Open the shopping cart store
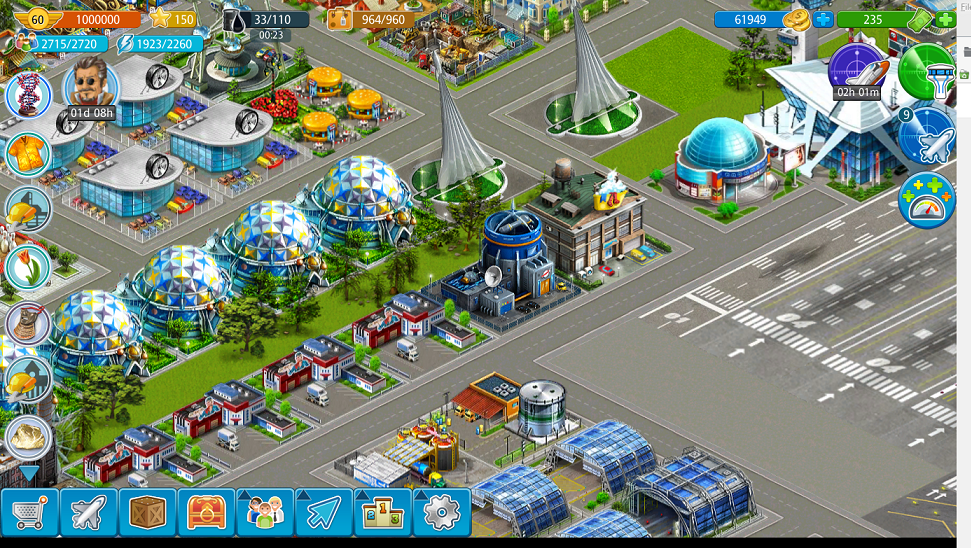Screen dimensions: 971x548 click(30, 513)
